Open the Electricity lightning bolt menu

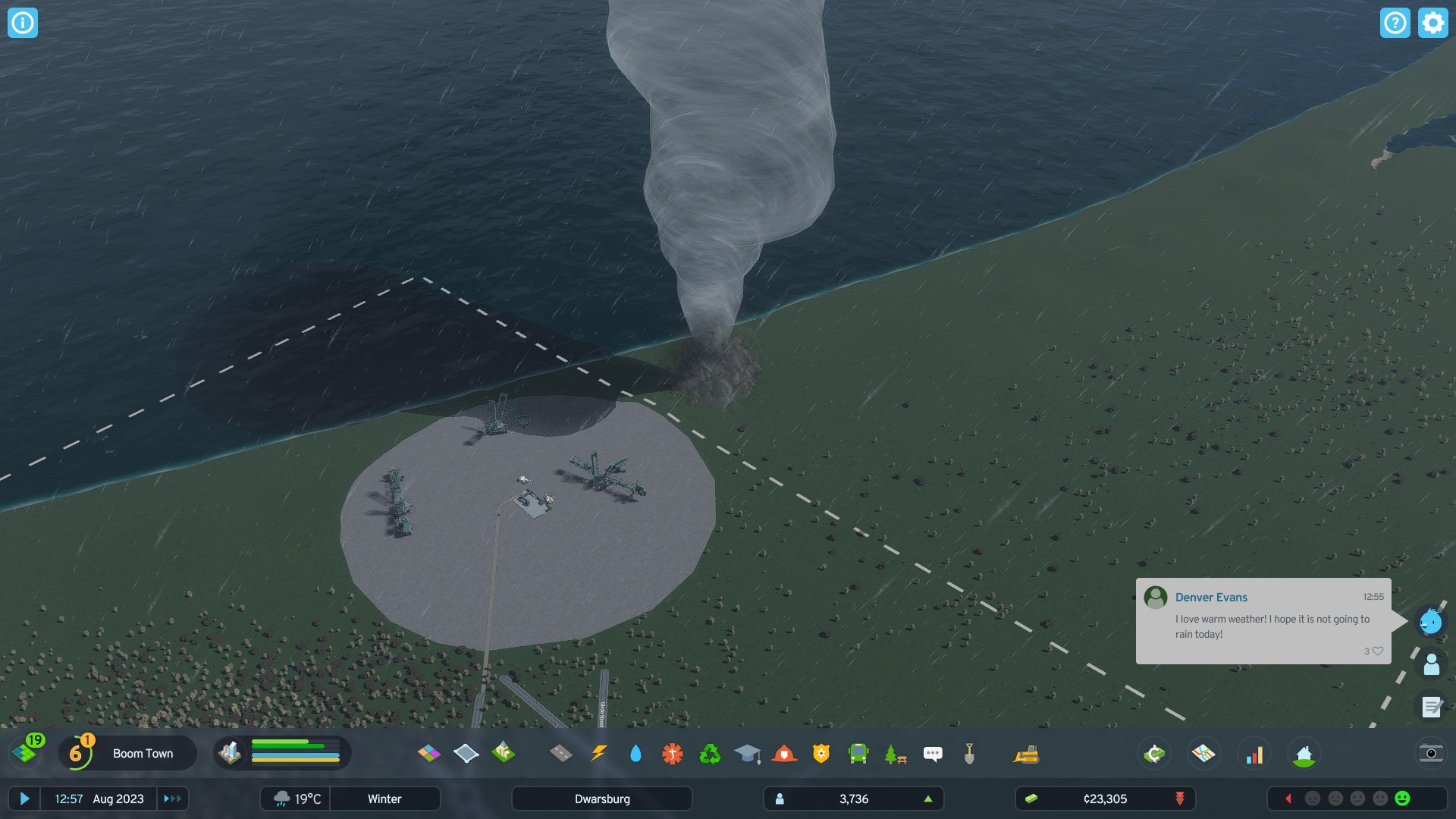pos(598,753)
